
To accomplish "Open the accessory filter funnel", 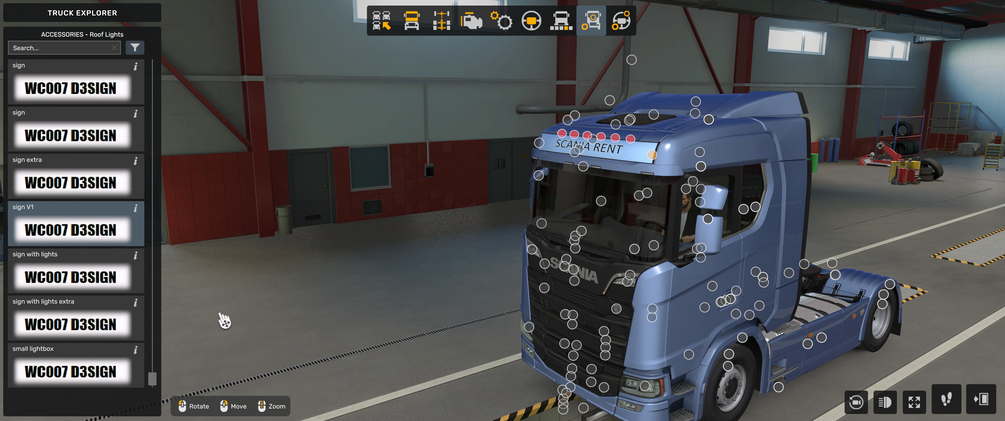I will coord(136,48).
